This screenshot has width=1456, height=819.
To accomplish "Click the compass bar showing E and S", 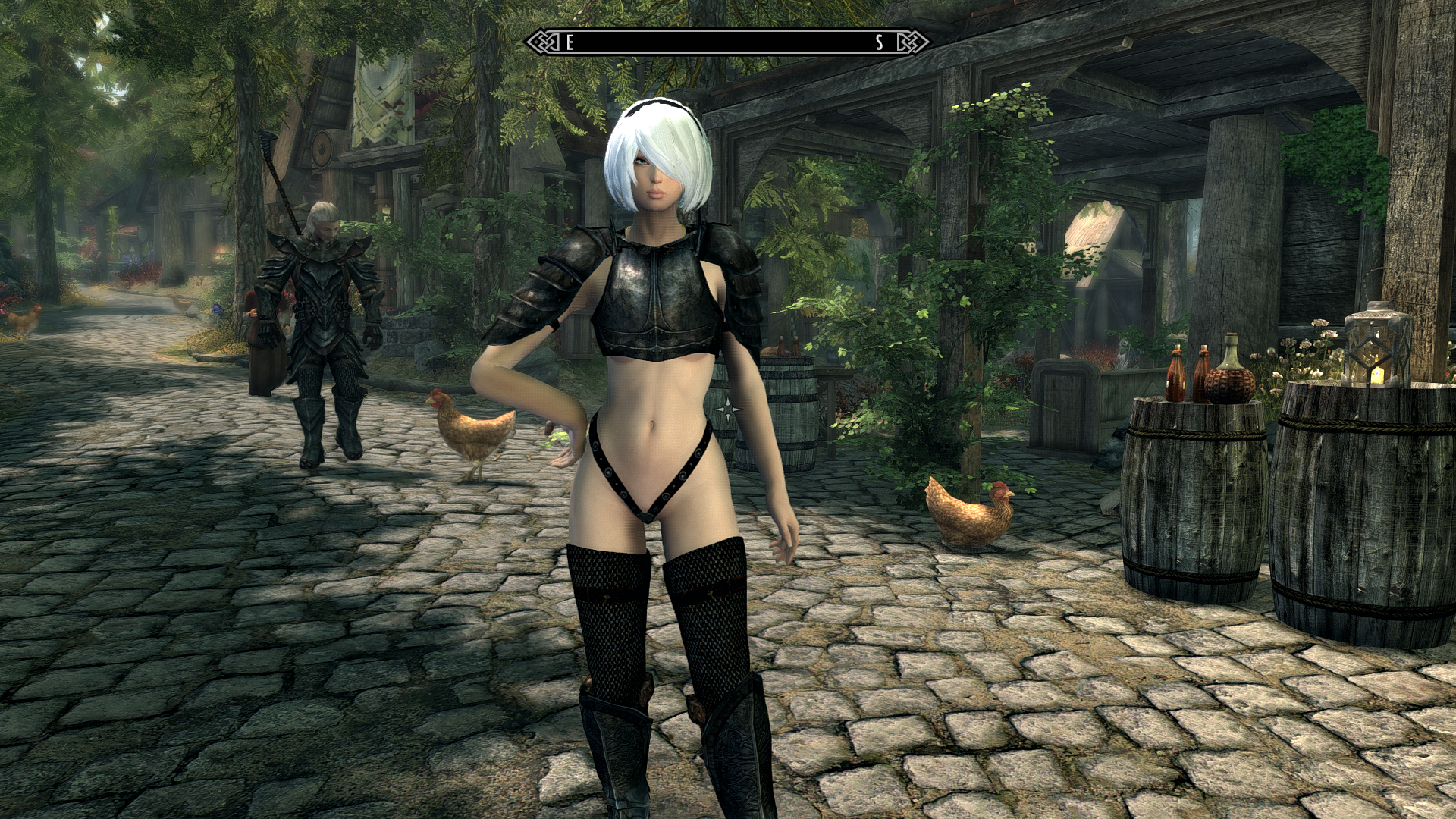I will [x=726, y=42].
